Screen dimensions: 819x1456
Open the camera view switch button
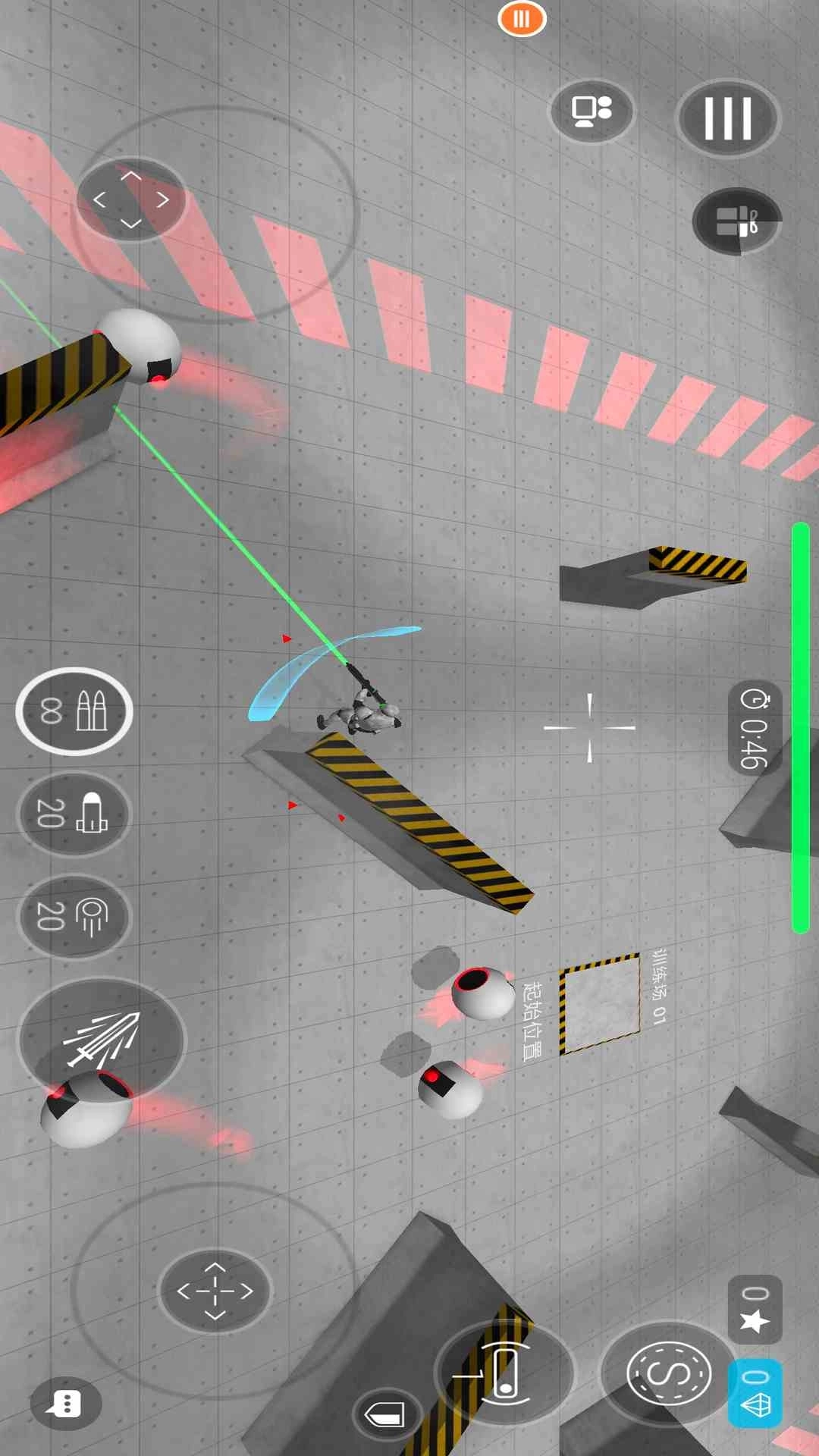pos(591,111)
